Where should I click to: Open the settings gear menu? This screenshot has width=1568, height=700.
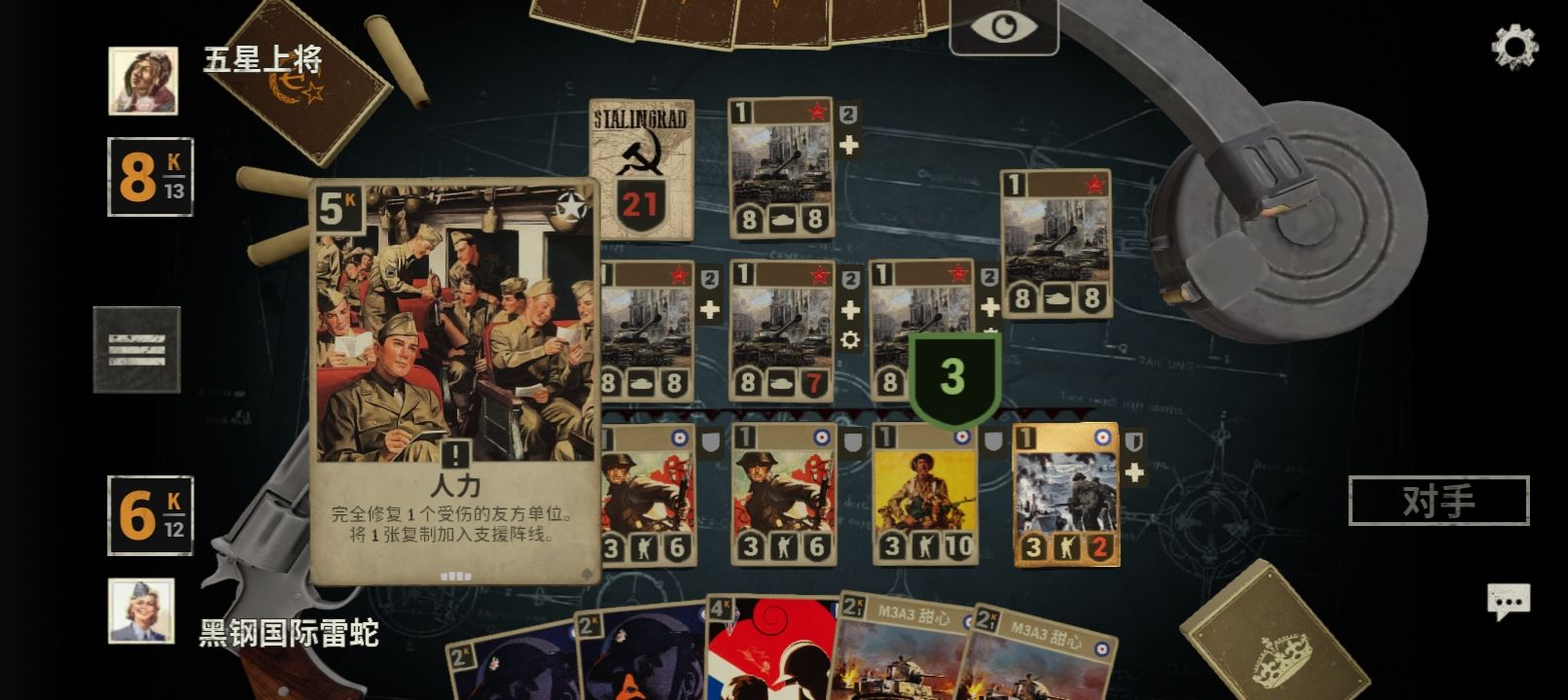tap(1514, 46)
